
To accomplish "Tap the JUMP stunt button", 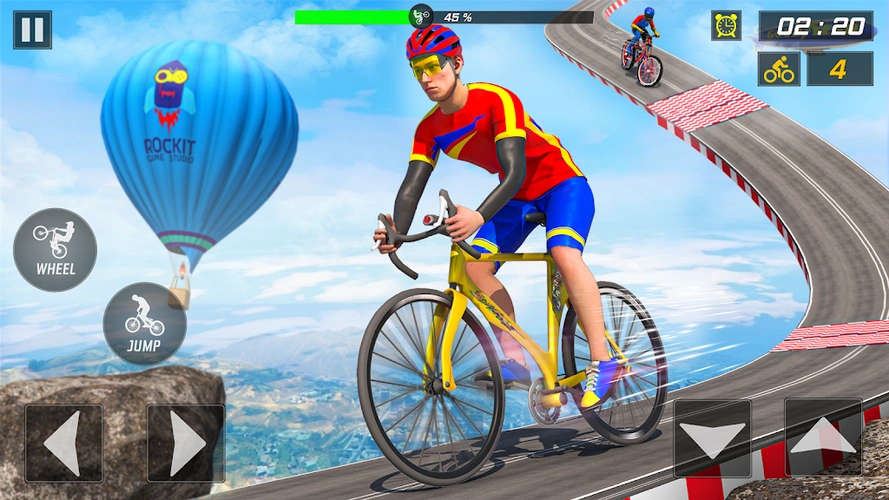I will pyautogui.click(x=144, y=323).
